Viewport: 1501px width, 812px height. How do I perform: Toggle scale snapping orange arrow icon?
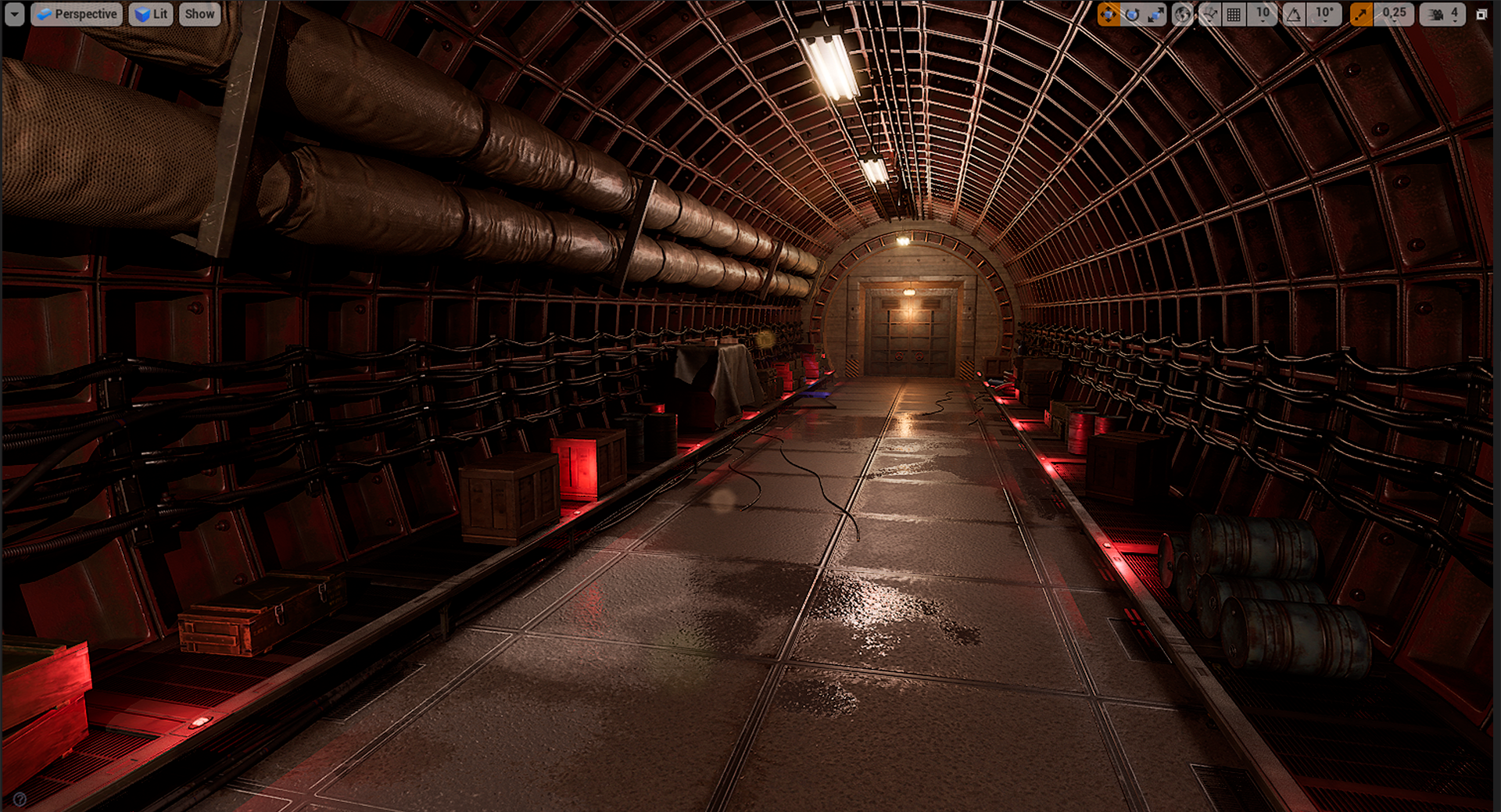coord(1361,14)
